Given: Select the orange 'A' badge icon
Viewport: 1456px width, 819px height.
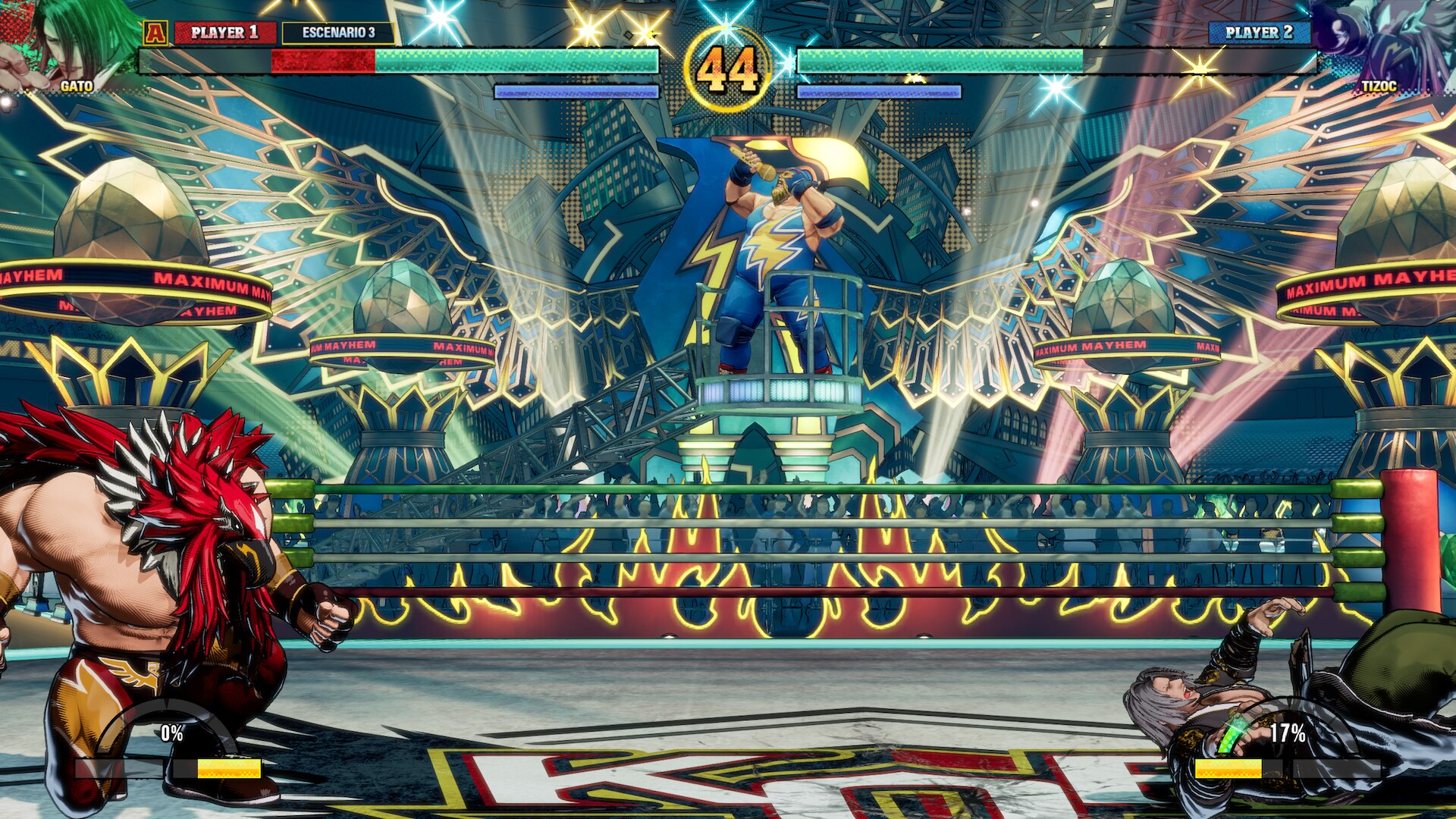Looking at the screenshot, I should pos(155,33).
